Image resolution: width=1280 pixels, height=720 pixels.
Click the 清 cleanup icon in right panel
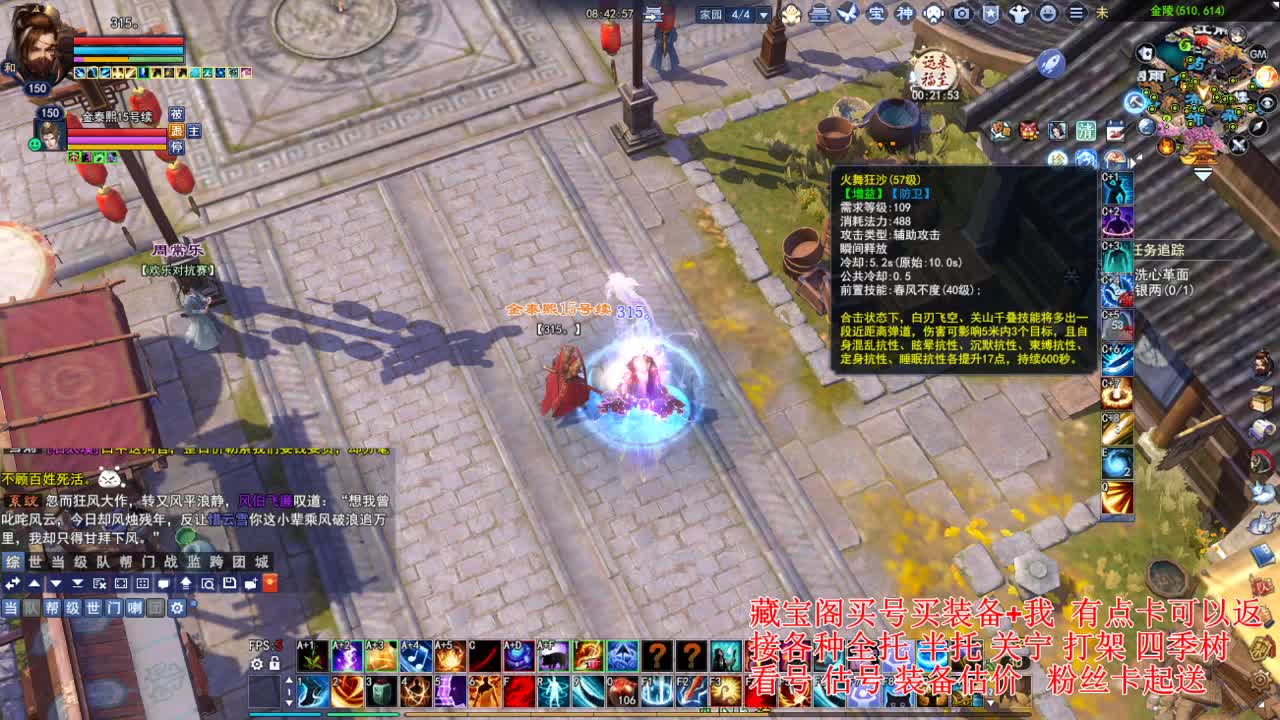coord(1087,131)
